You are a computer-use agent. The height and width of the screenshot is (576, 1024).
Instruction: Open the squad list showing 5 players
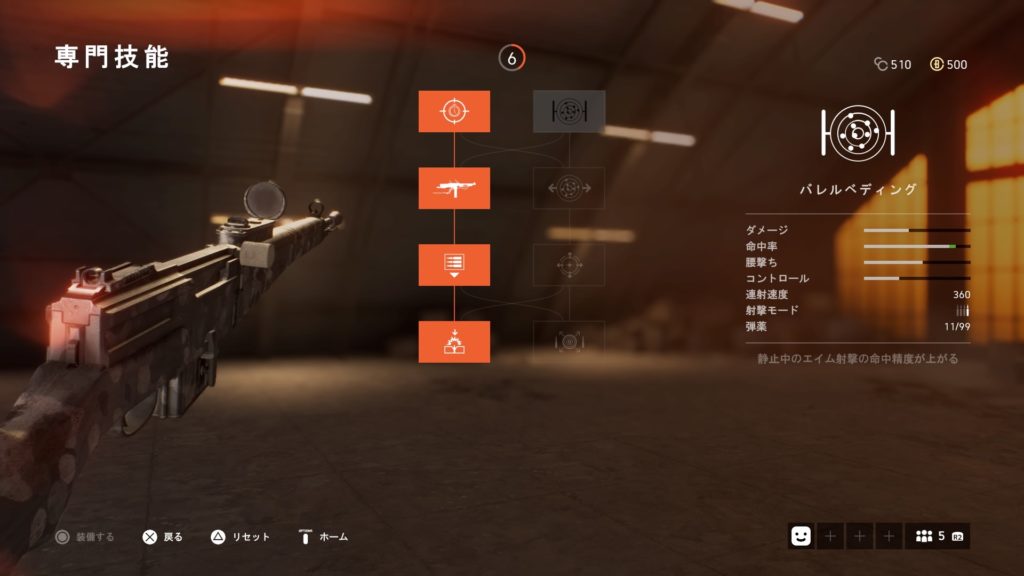[x=937, y=536]
